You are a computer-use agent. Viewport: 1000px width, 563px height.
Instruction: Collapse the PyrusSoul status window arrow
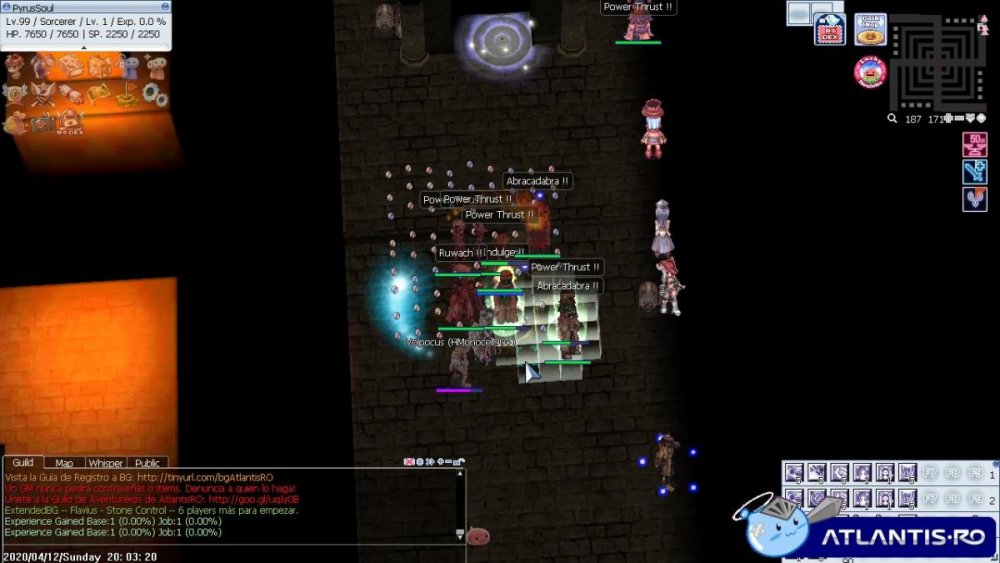(x=84, y=47)
